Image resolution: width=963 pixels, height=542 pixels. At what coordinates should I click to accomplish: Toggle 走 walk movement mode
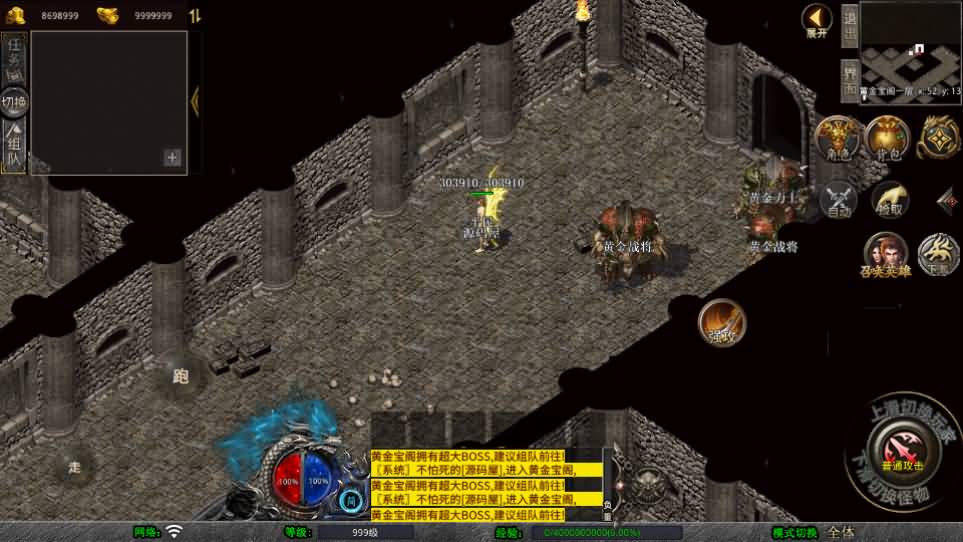[75, 466]
